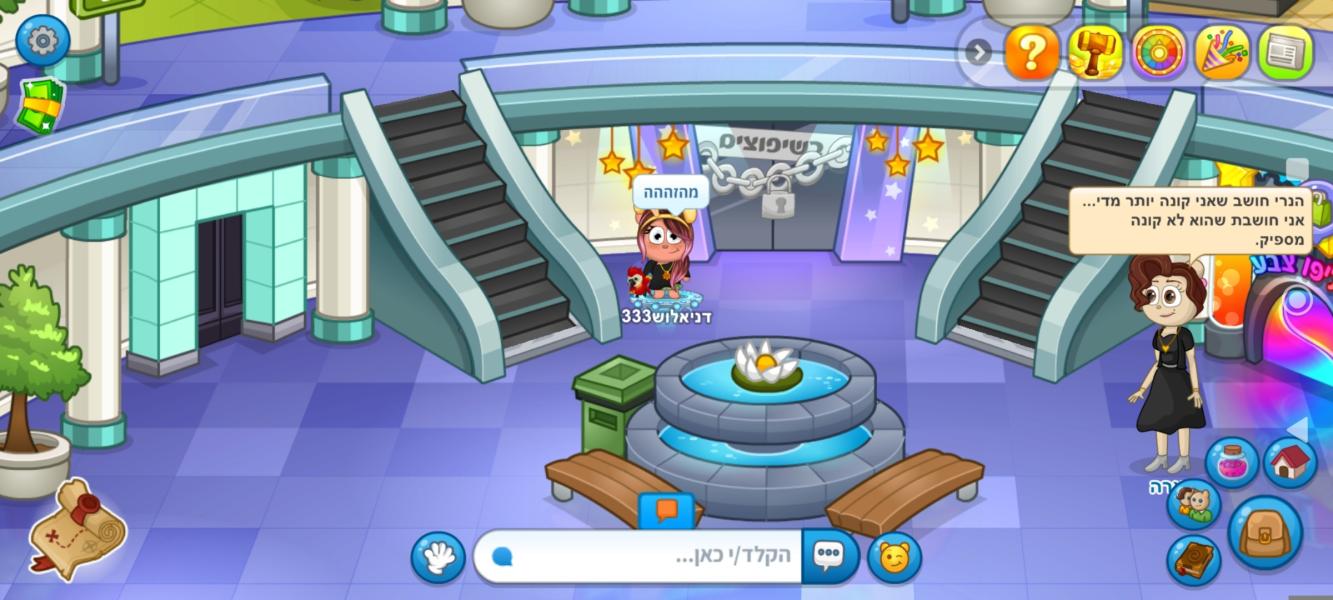This screenshot has width=1333, height=600.
Task: Open the treasure map scroll
Action: point(76,529)
